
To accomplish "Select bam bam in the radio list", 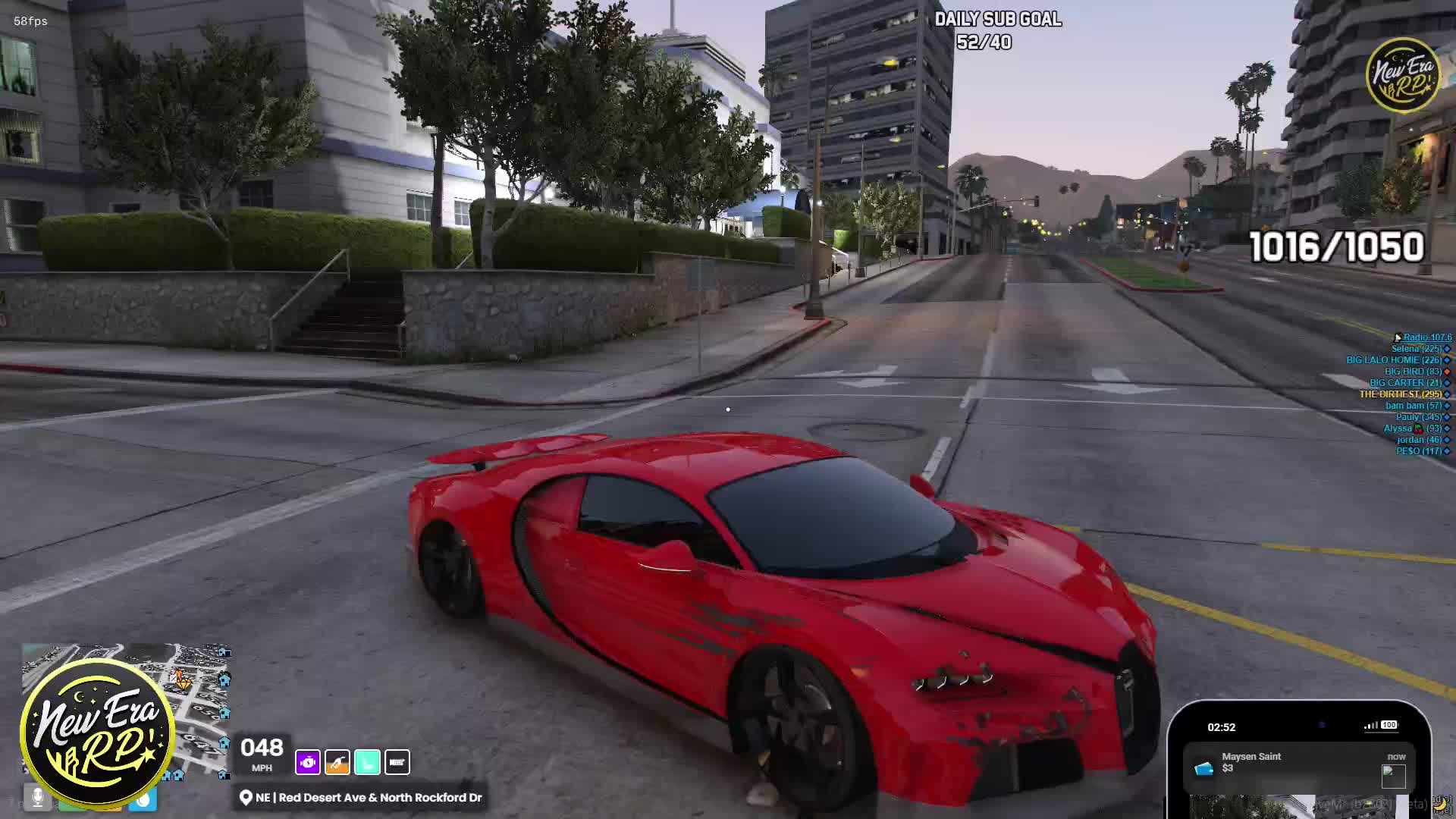I will [1414, 406].
